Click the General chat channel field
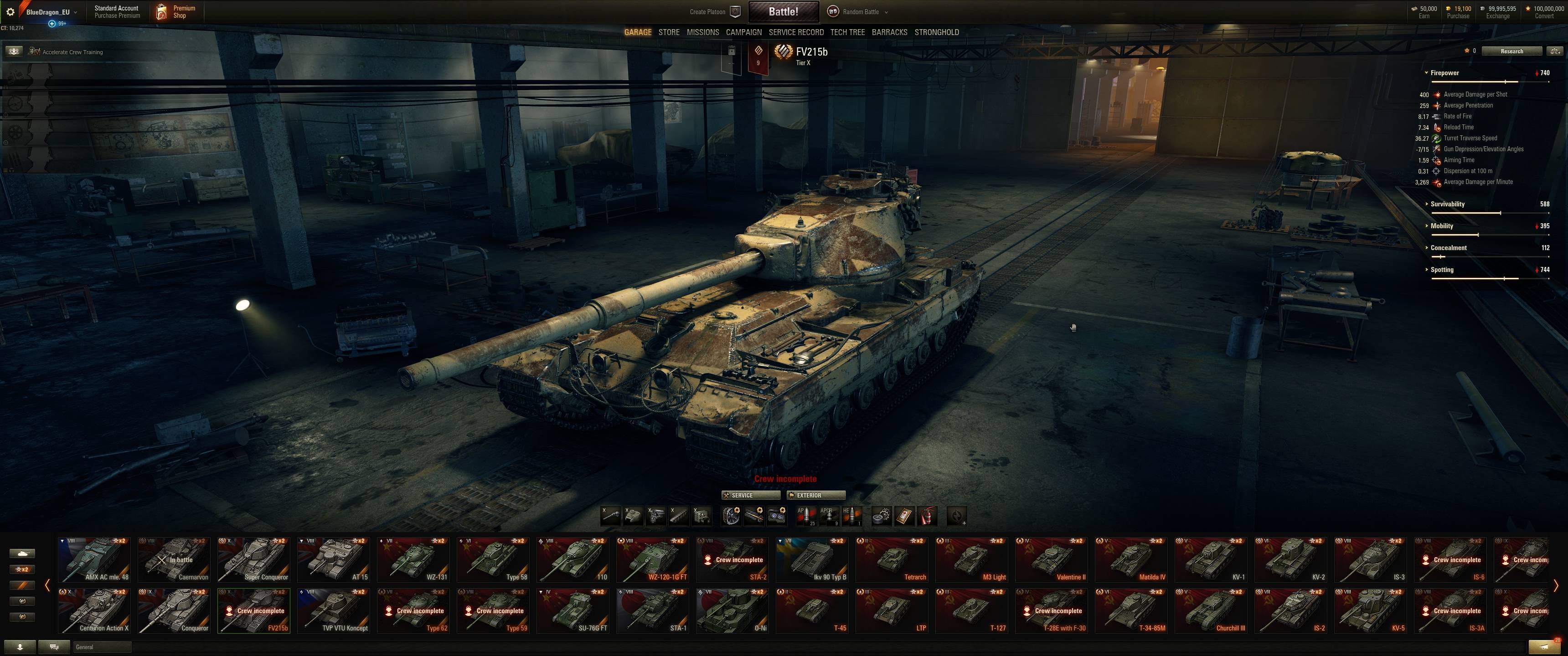The height and width of the screenshot is (656, 1568). 101,647
